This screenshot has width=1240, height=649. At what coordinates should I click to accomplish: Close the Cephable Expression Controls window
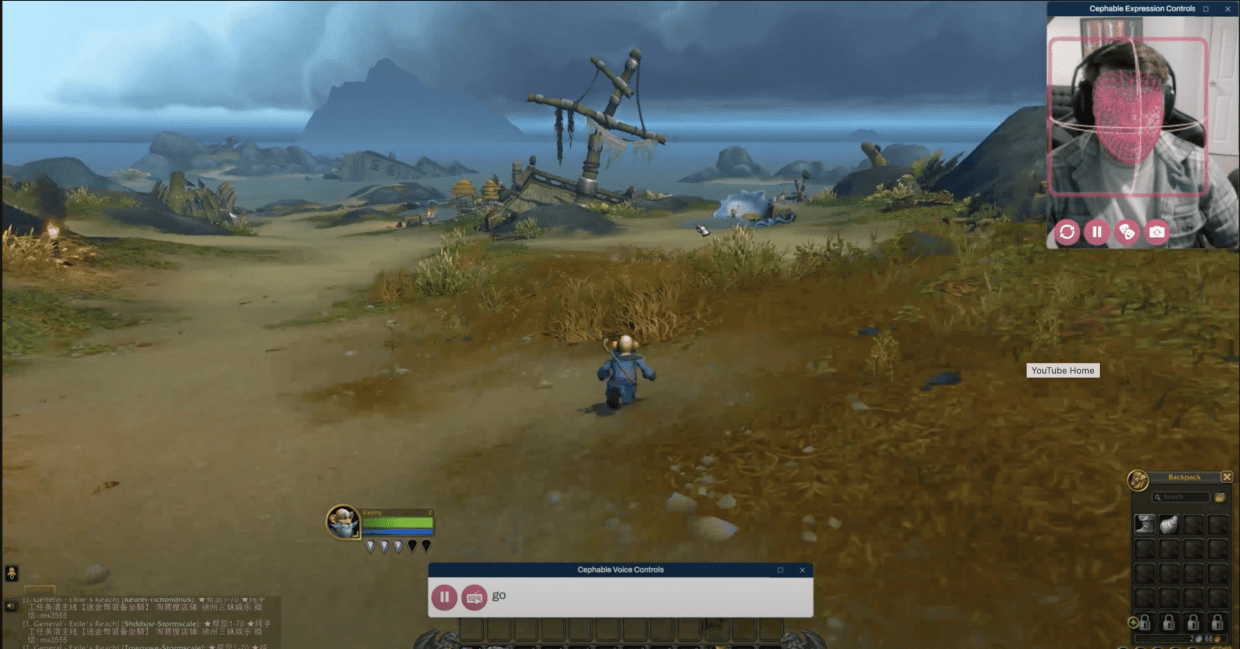(x=1228, y=9)
